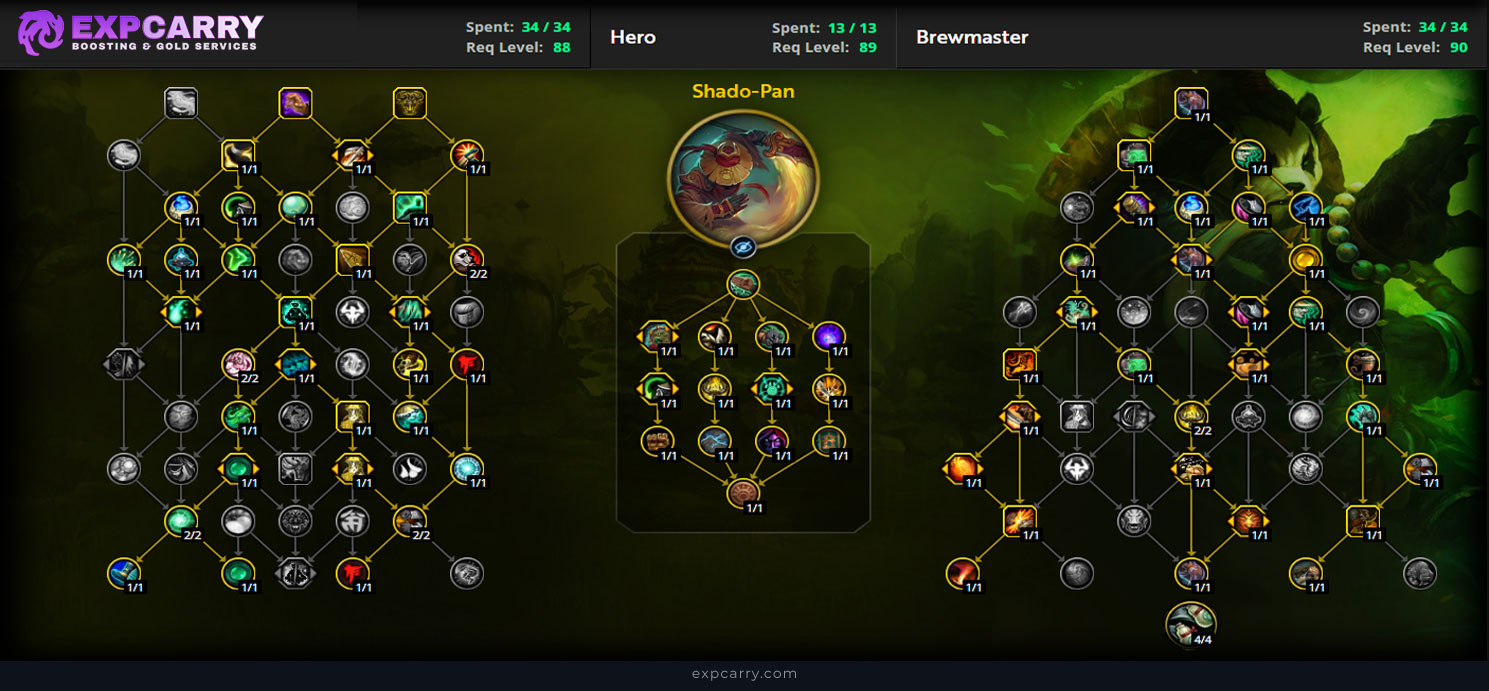This screenshot has height=691, width=1489.
Task: Pick the hooded purple figure Shado-Pan talent
Action: click(x=771, y=440)
